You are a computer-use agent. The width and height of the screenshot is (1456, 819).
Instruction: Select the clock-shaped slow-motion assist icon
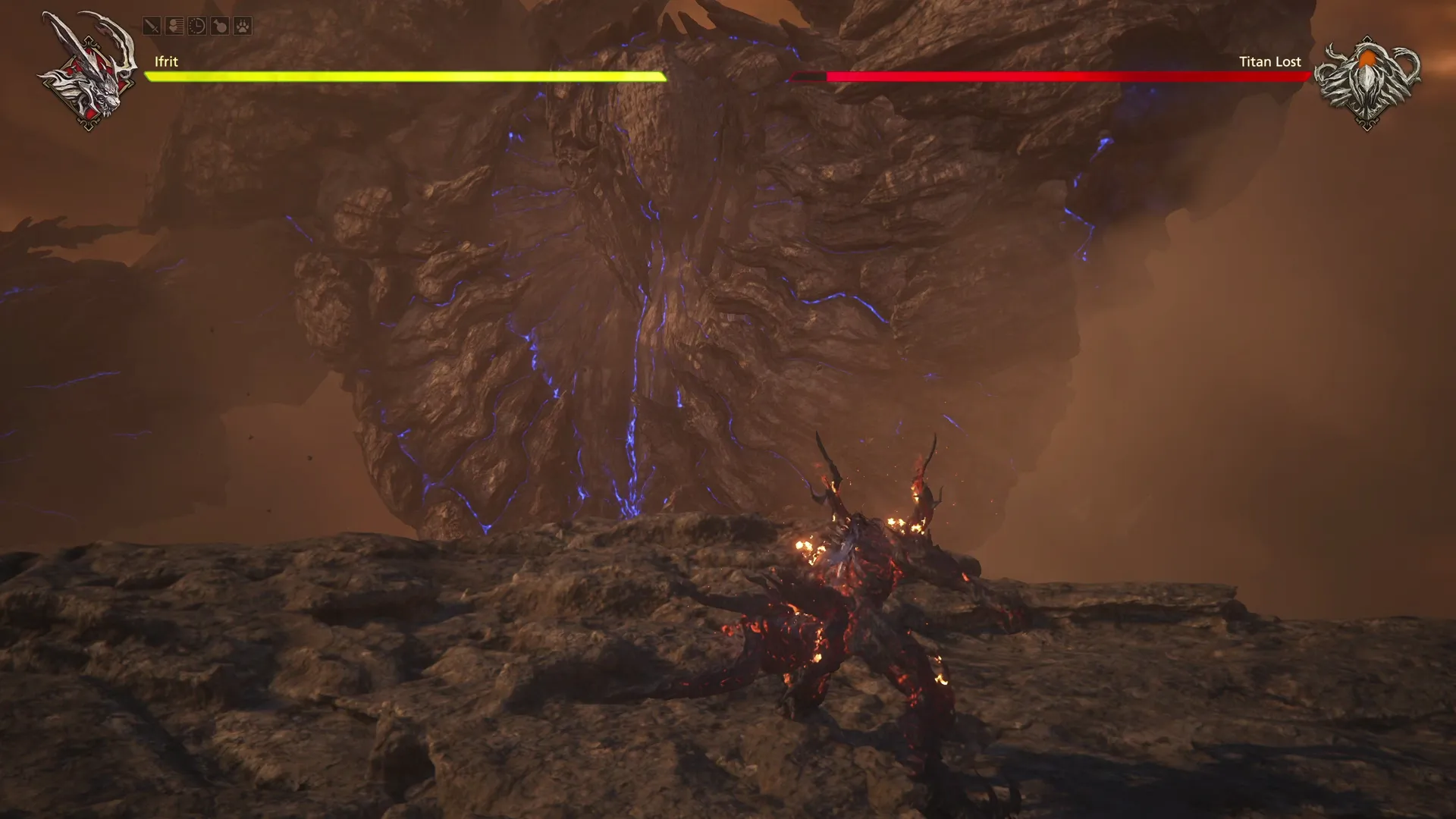(x=196, y=25)
